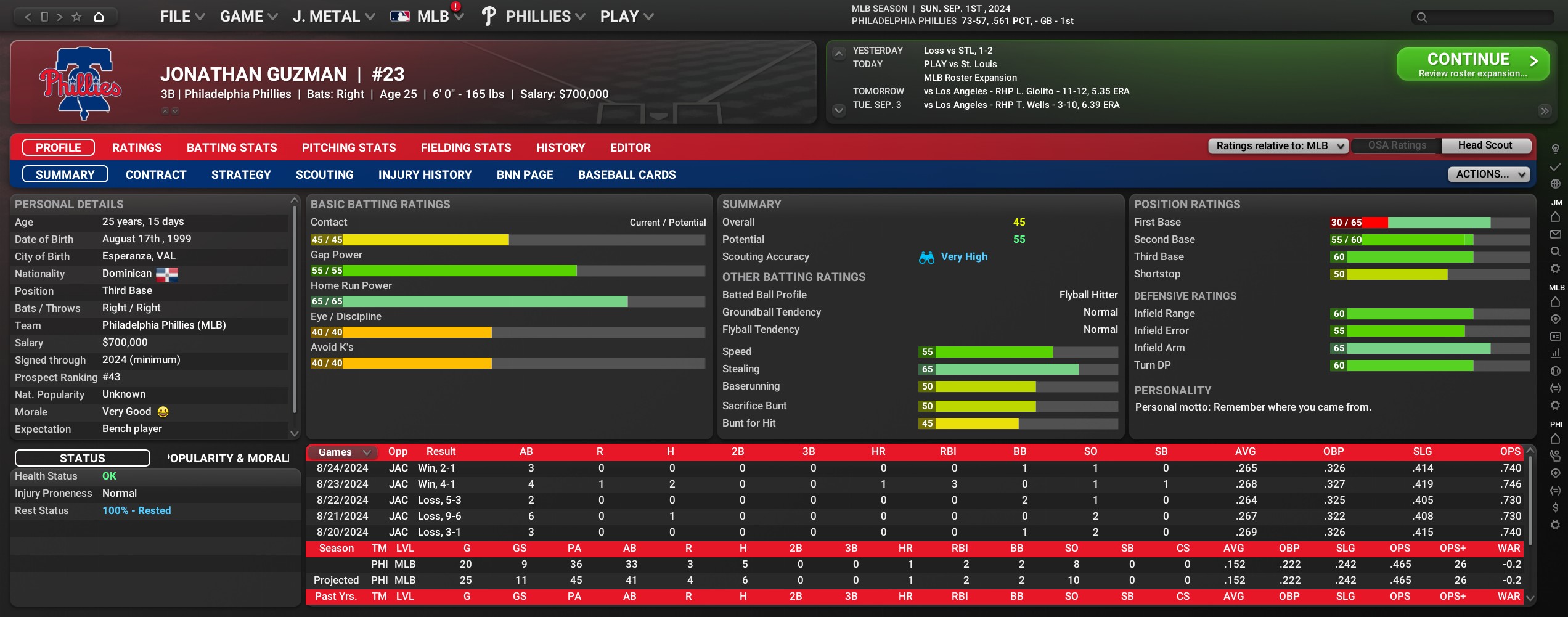Image resolution: width=1568 pixels, height=617 pixels.
Task: Select the HISTORY tab
Action: click(560, 148)
